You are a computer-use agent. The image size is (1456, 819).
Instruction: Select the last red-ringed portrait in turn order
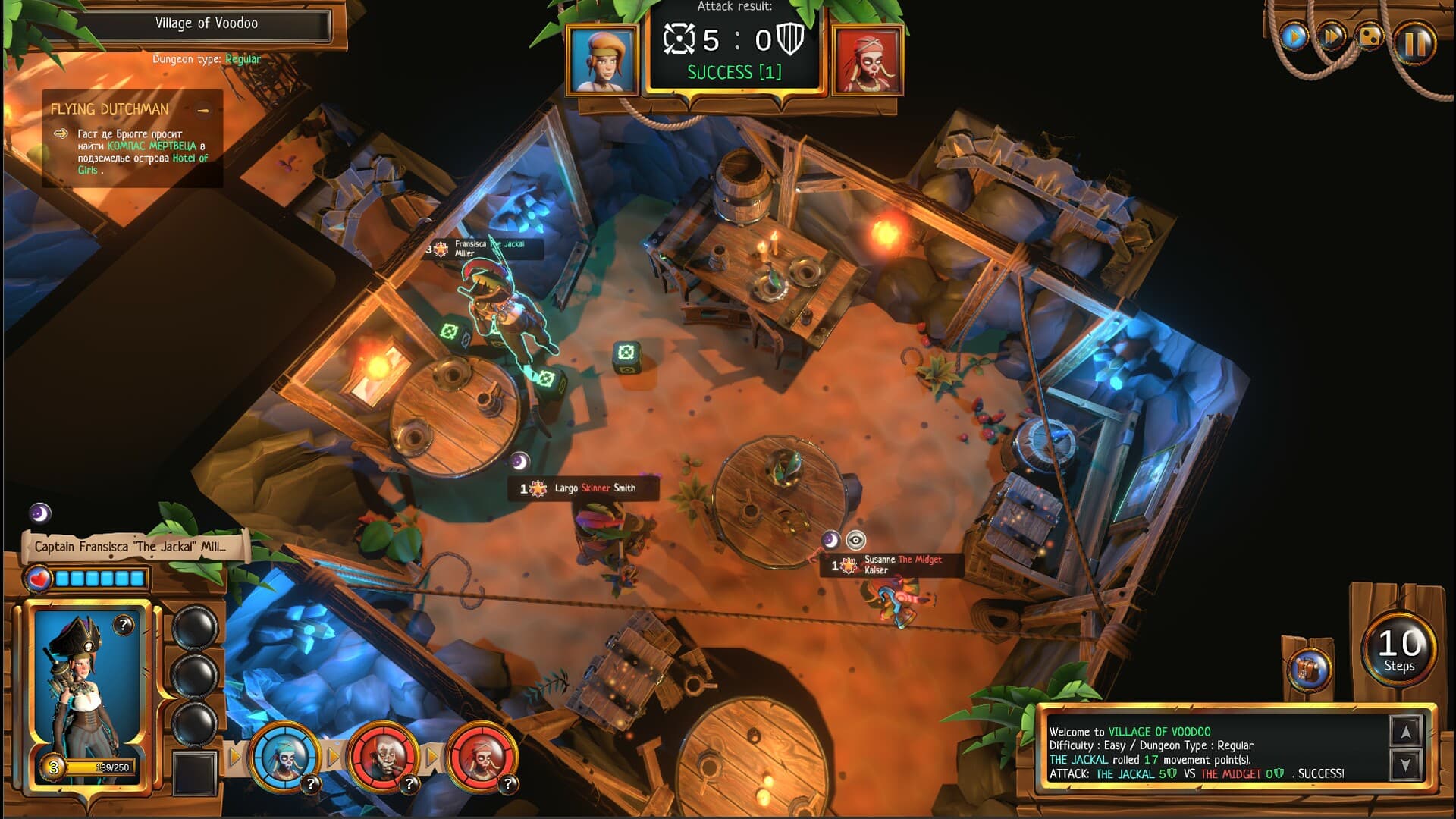pyautogui.click(x=482, y=755)
